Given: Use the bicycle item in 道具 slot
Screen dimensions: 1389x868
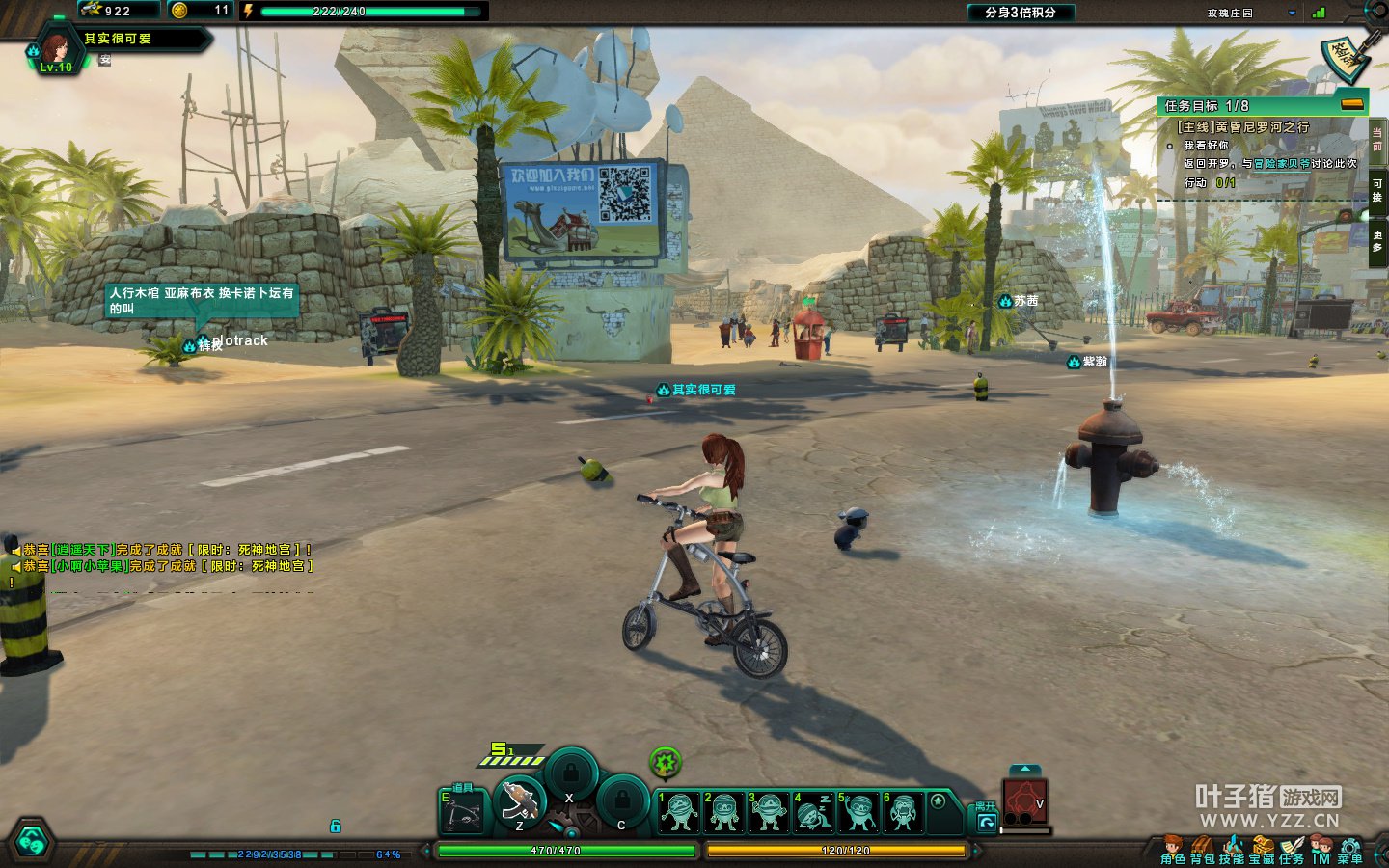Looking at the screenshot, I should click(462, 812).
